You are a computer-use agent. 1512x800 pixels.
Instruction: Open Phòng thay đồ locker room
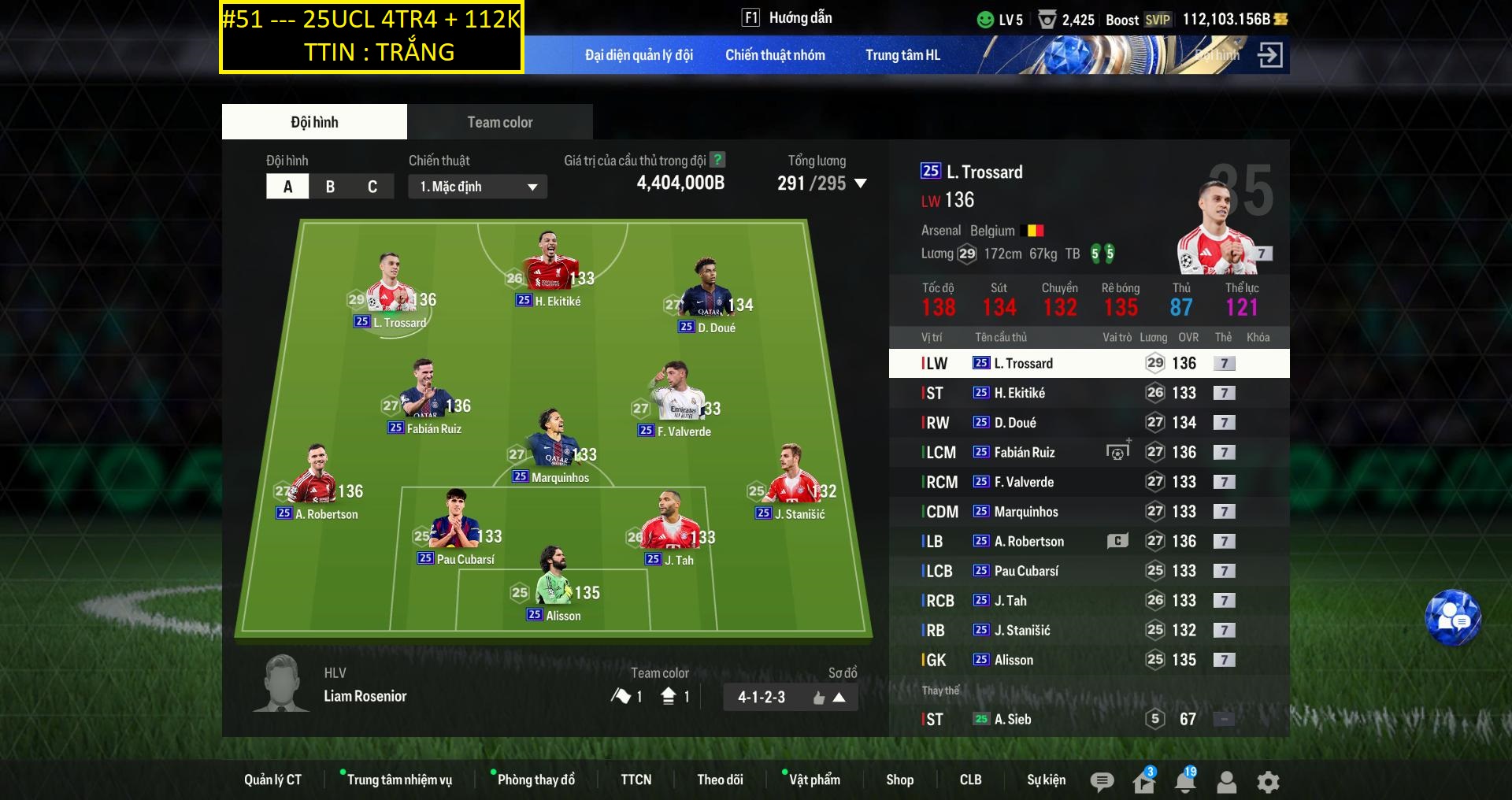point(535,780)
